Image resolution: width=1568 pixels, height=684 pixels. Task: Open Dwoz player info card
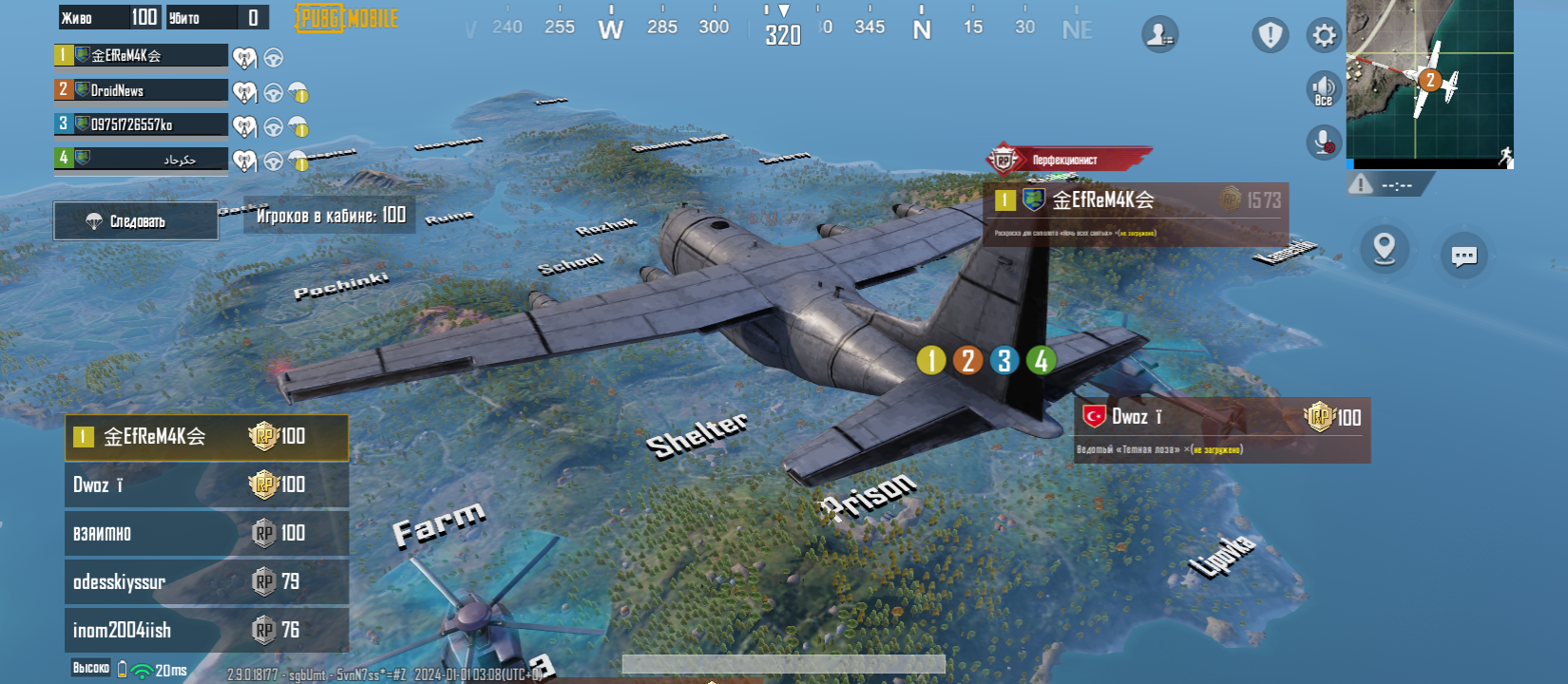point(1221,429)
